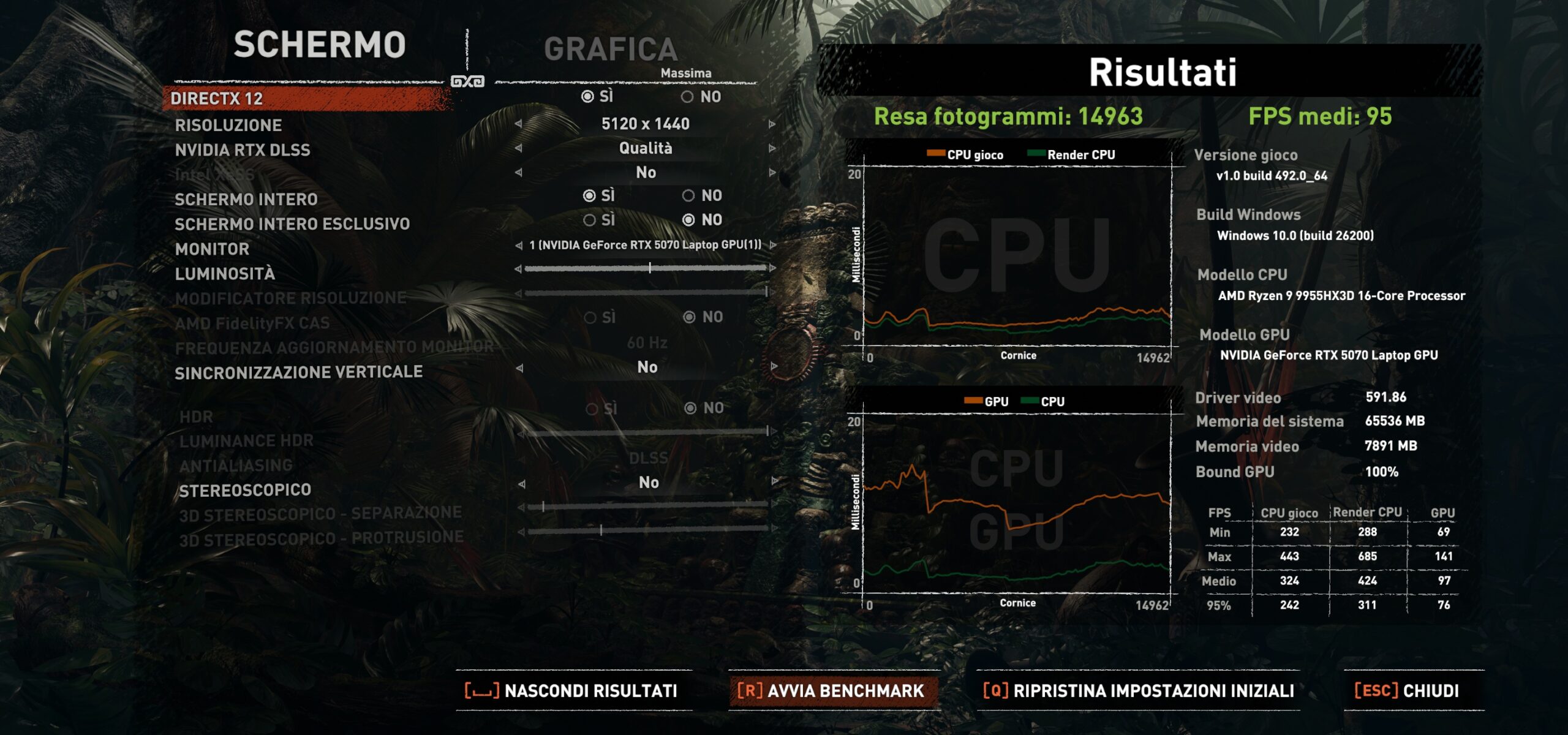Viewport: 1568px width, 735px height.
Task: Click the left arrow for STEREOSCOPICO
Action: (521, 484)
